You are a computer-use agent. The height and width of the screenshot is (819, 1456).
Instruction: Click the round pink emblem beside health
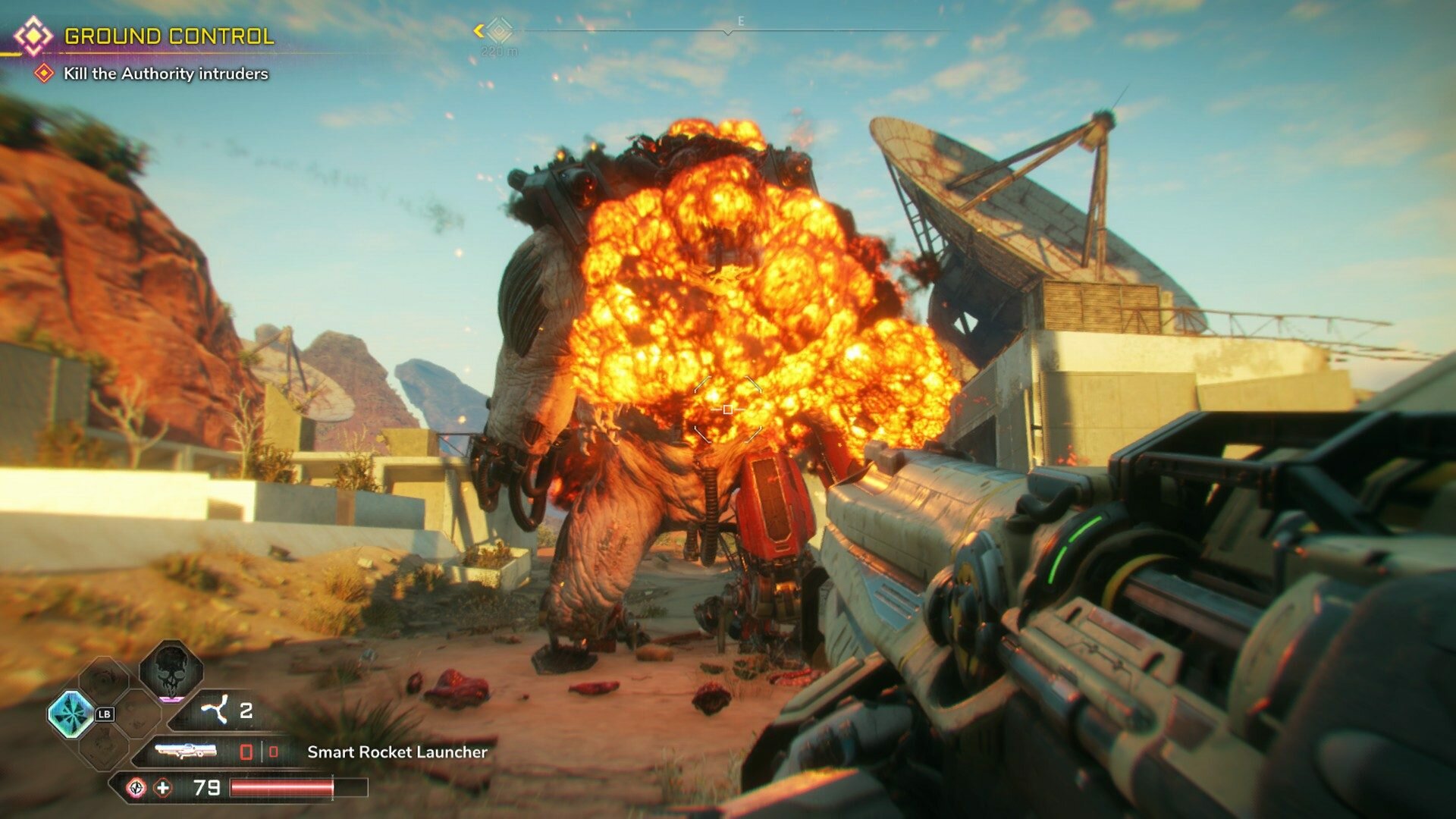[x=136, y=788]
